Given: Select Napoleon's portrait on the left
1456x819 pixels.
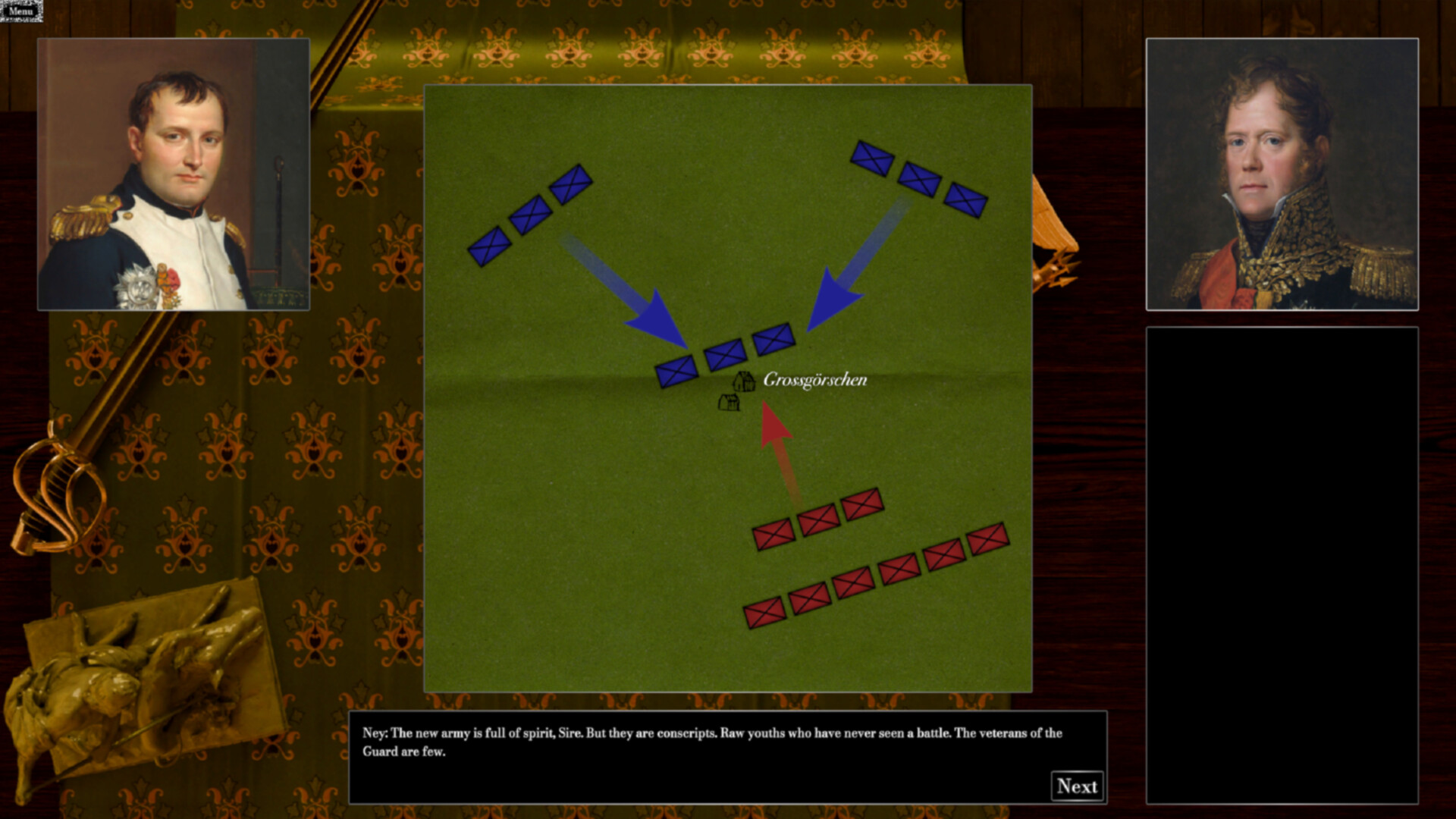Looking at the screenshot, I should click(x=173, y=174).
